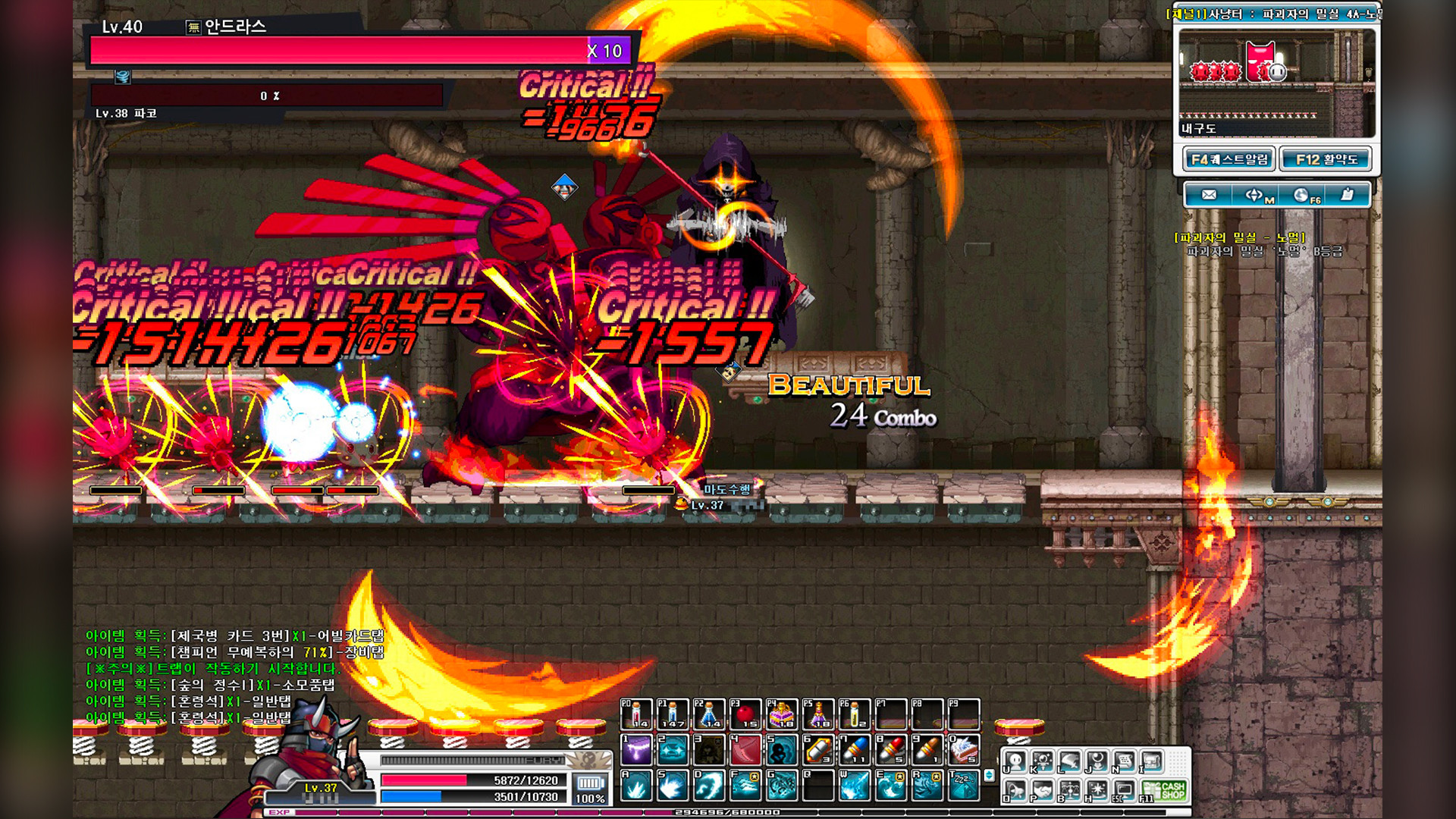
Task: Open the auction scales icon bound to B
Action: (1069, 791)
